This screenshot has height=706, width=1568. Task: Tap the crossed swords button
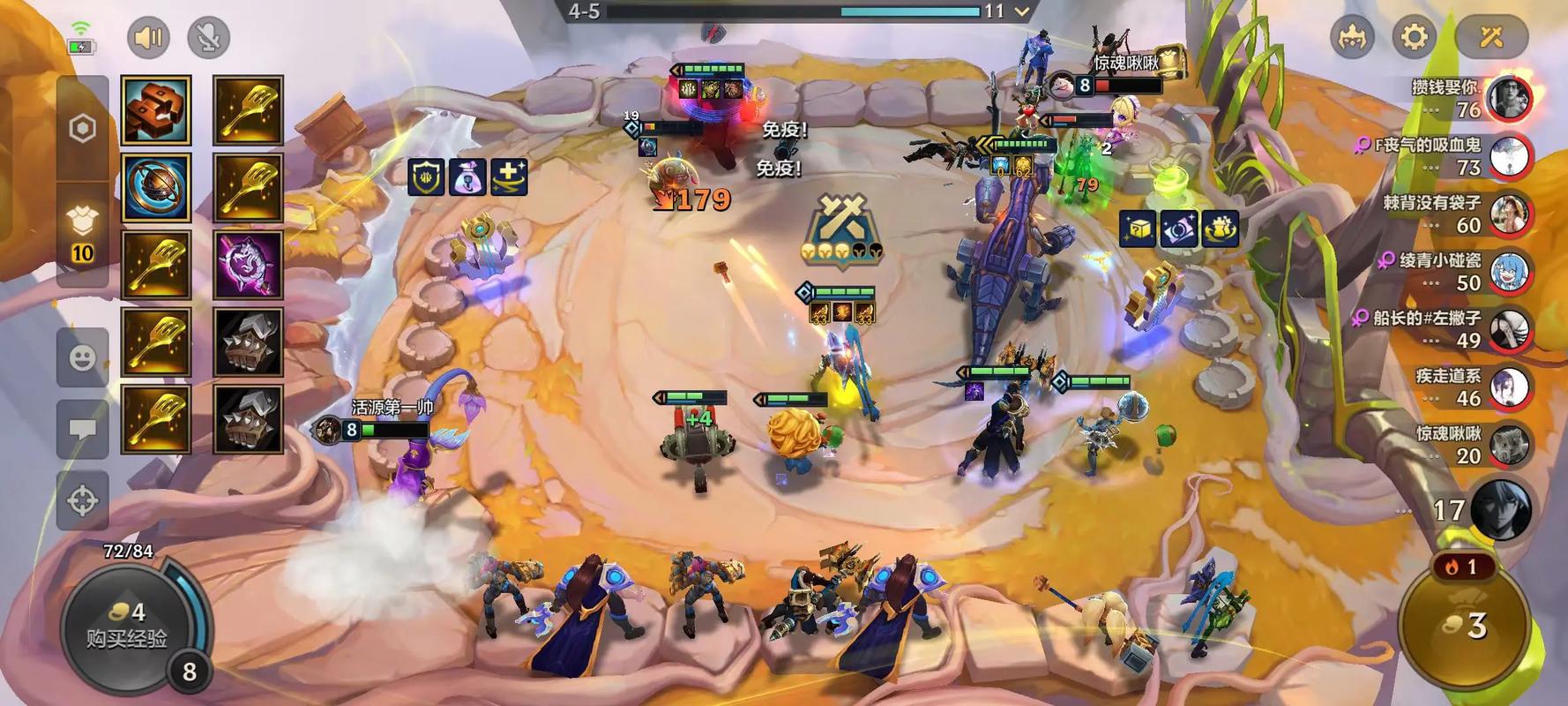coord(1491,37)
